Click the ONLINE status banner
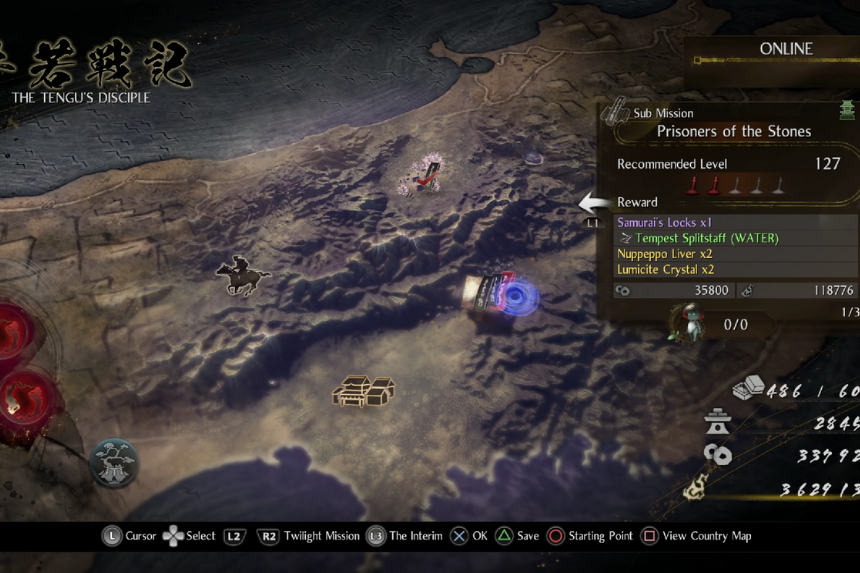The image size is (860, 573). point(786,49)
